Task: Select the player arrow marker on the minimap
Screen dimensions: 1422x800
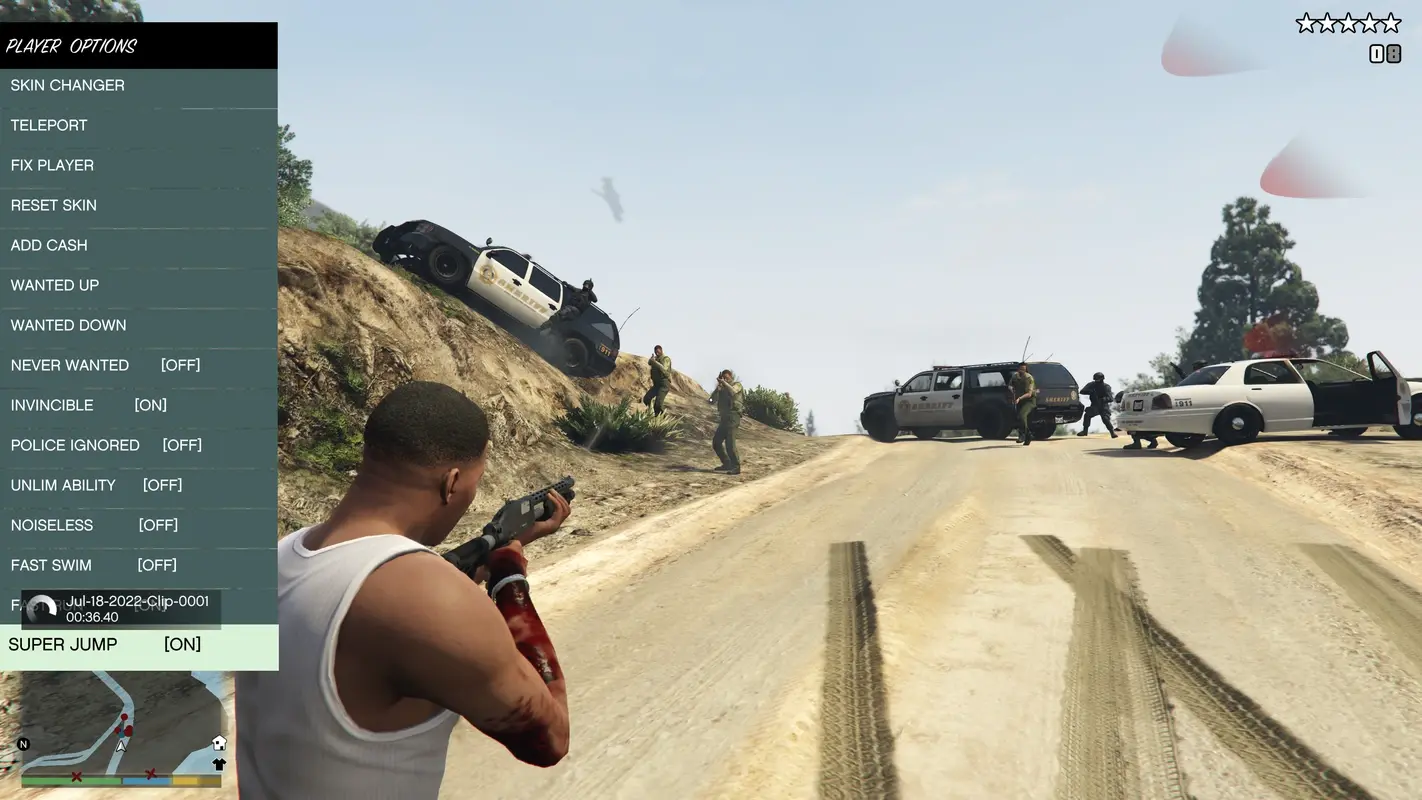Action: click(x=121, y=748)
